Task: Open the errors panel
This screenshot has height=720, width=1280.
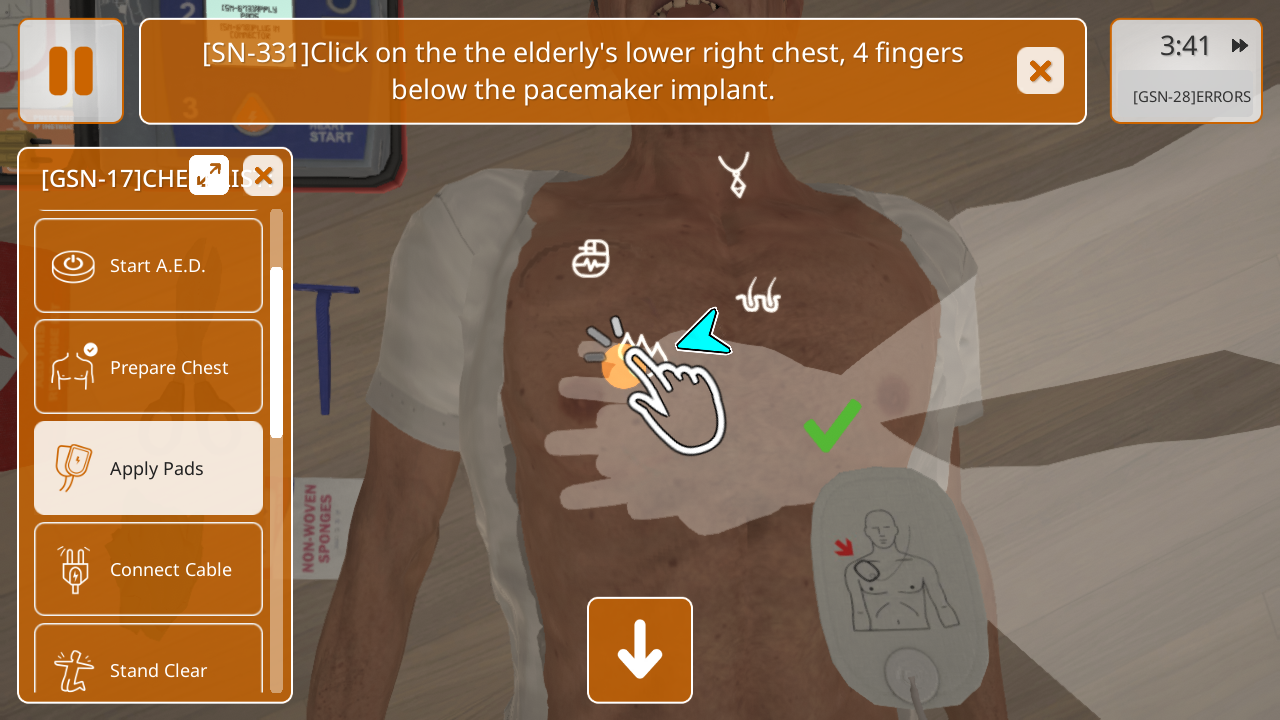Action: (x=1191, y=97)
